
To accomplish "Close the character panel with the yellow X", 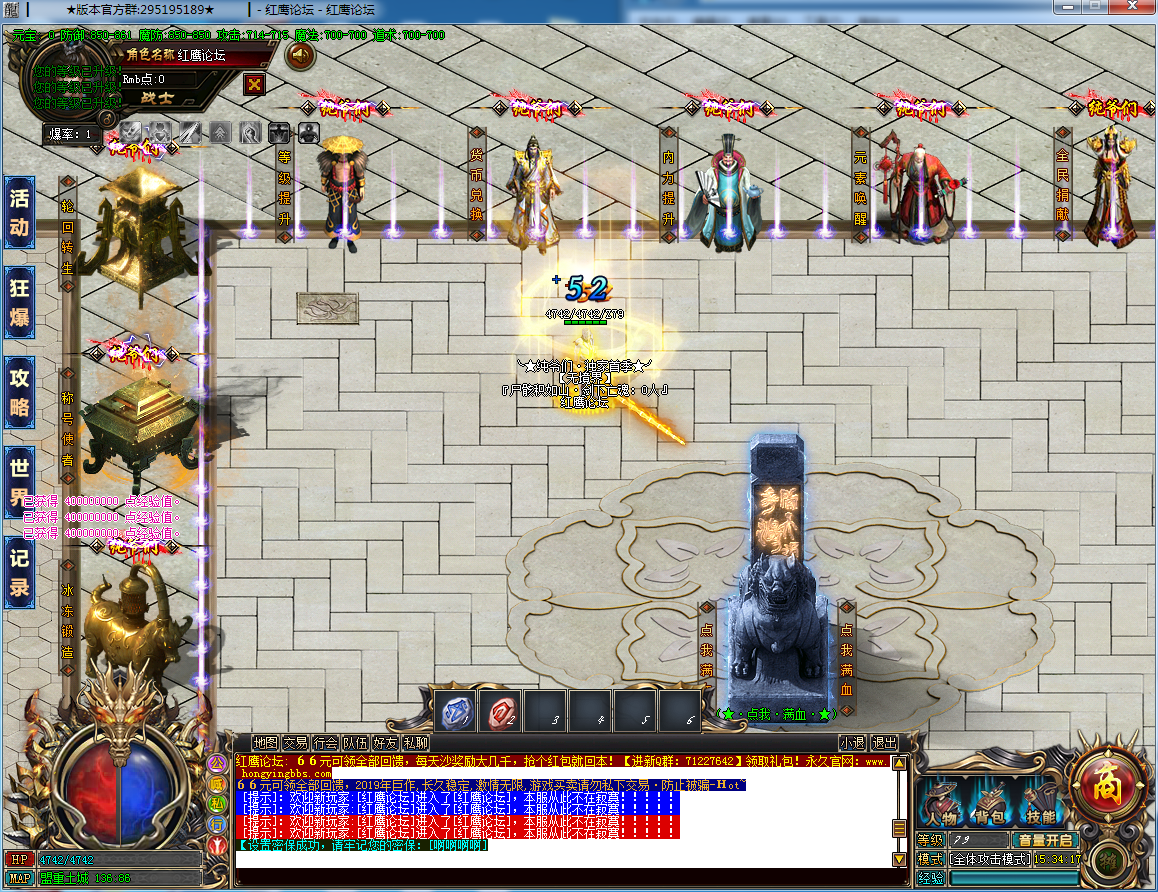I will 255,84.
